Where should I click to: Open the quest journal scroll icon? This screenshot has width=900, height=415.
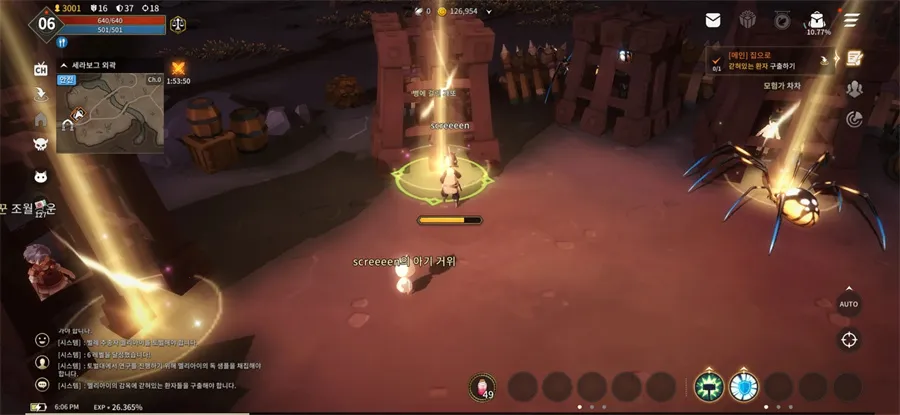point(855,57)
